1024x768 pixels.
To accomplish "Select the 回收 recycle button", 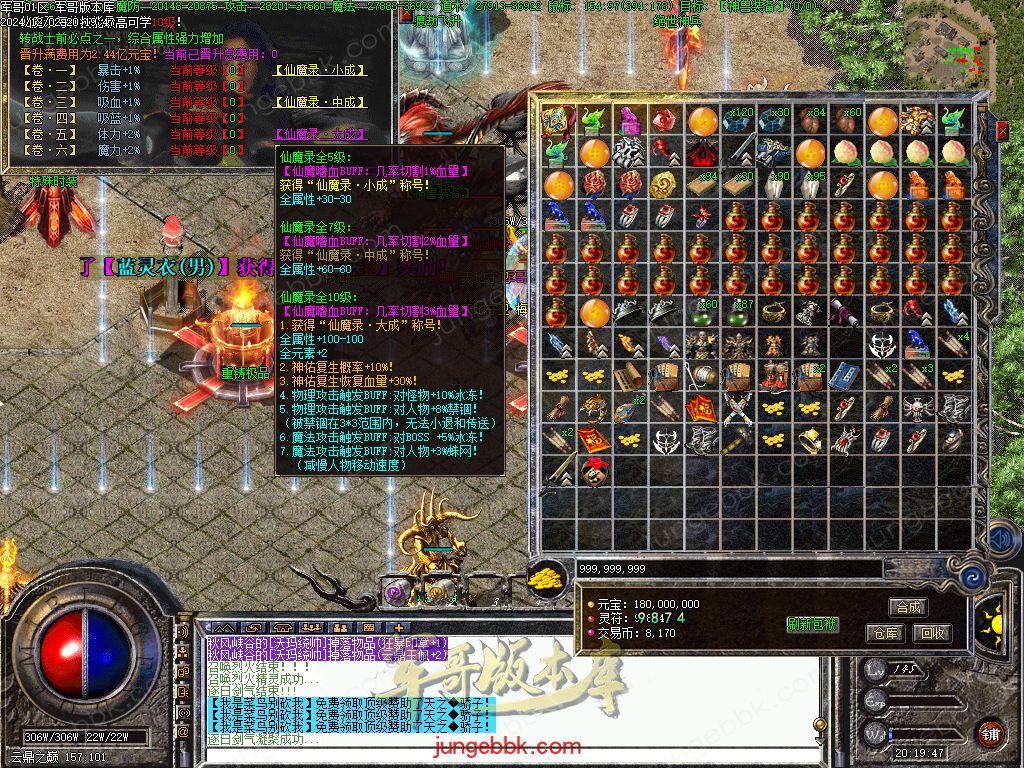I will point(933,633).
